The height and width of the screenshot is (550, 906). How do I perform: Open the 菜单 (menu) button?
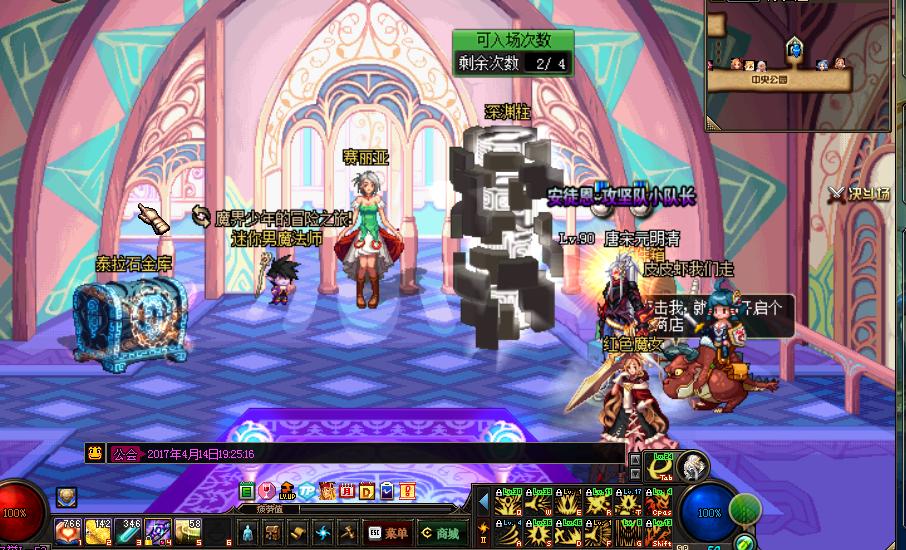[x=388, y=532]
